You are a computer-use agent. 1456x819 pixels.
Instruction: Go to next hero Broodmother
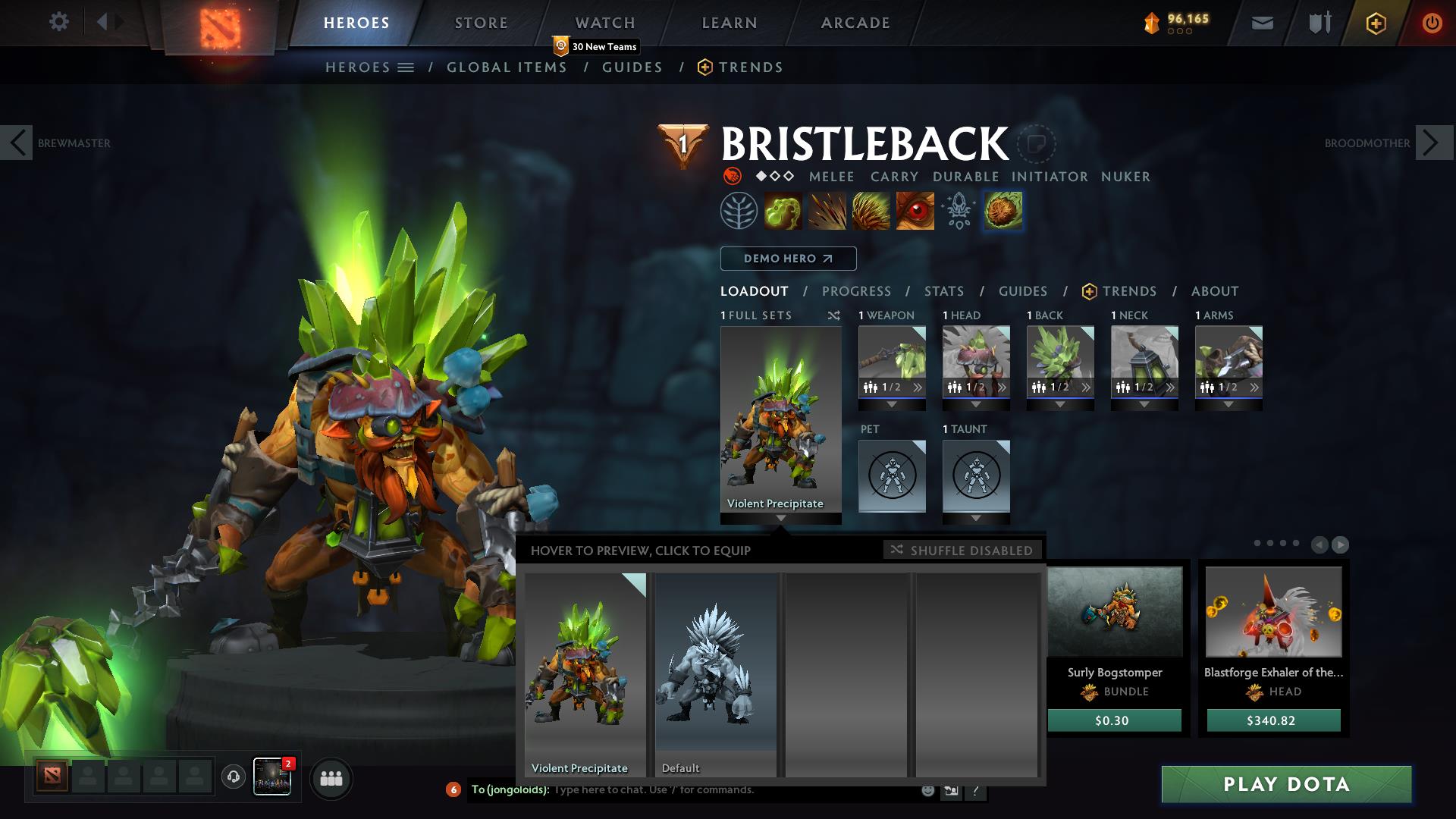(1432, 143)
